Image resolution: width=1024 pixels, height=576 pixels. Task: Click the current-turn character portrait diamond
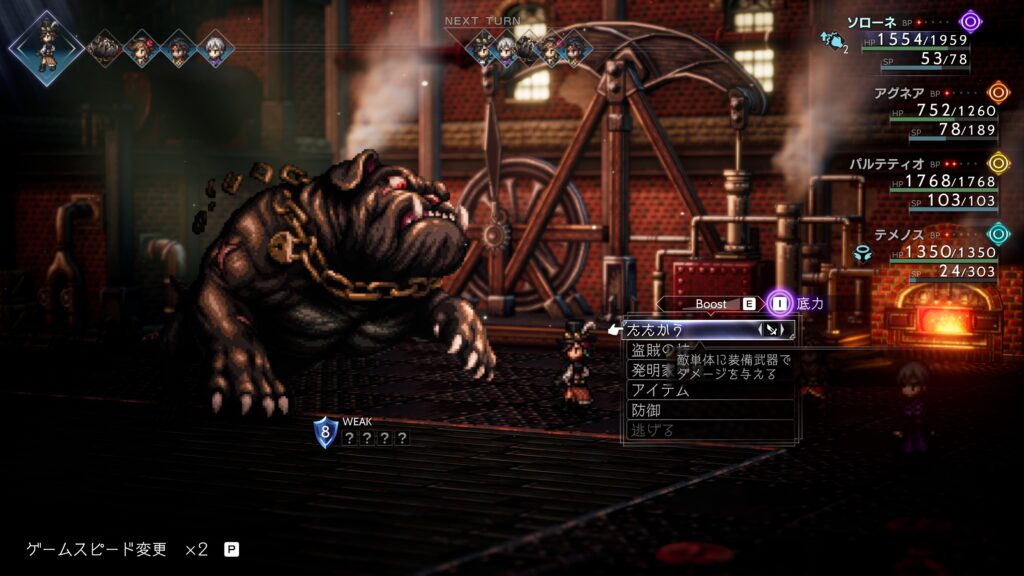(x=46, y=46)
